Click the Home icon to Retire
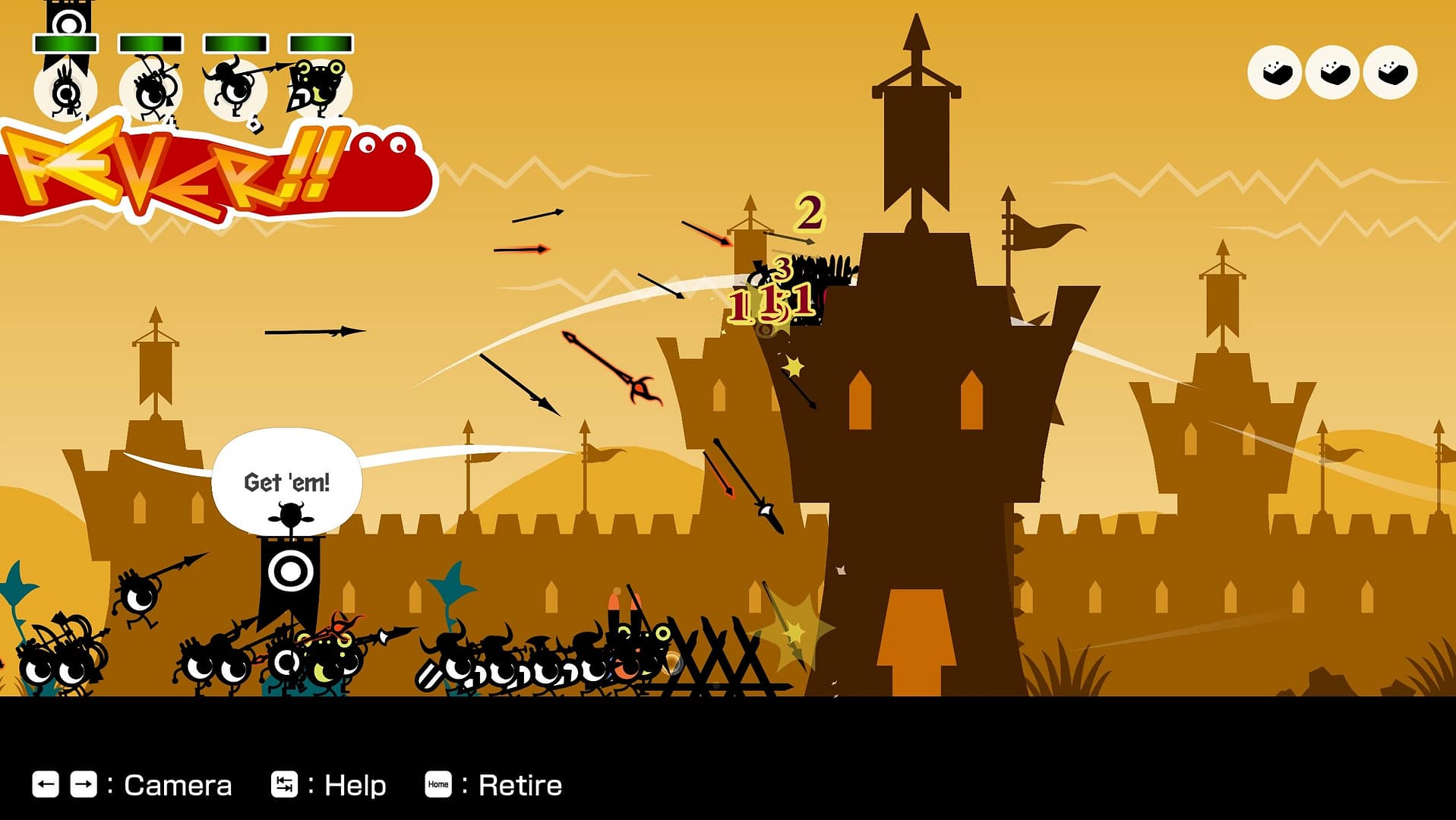Viewport: 1456px width, 820px height. 439,784
